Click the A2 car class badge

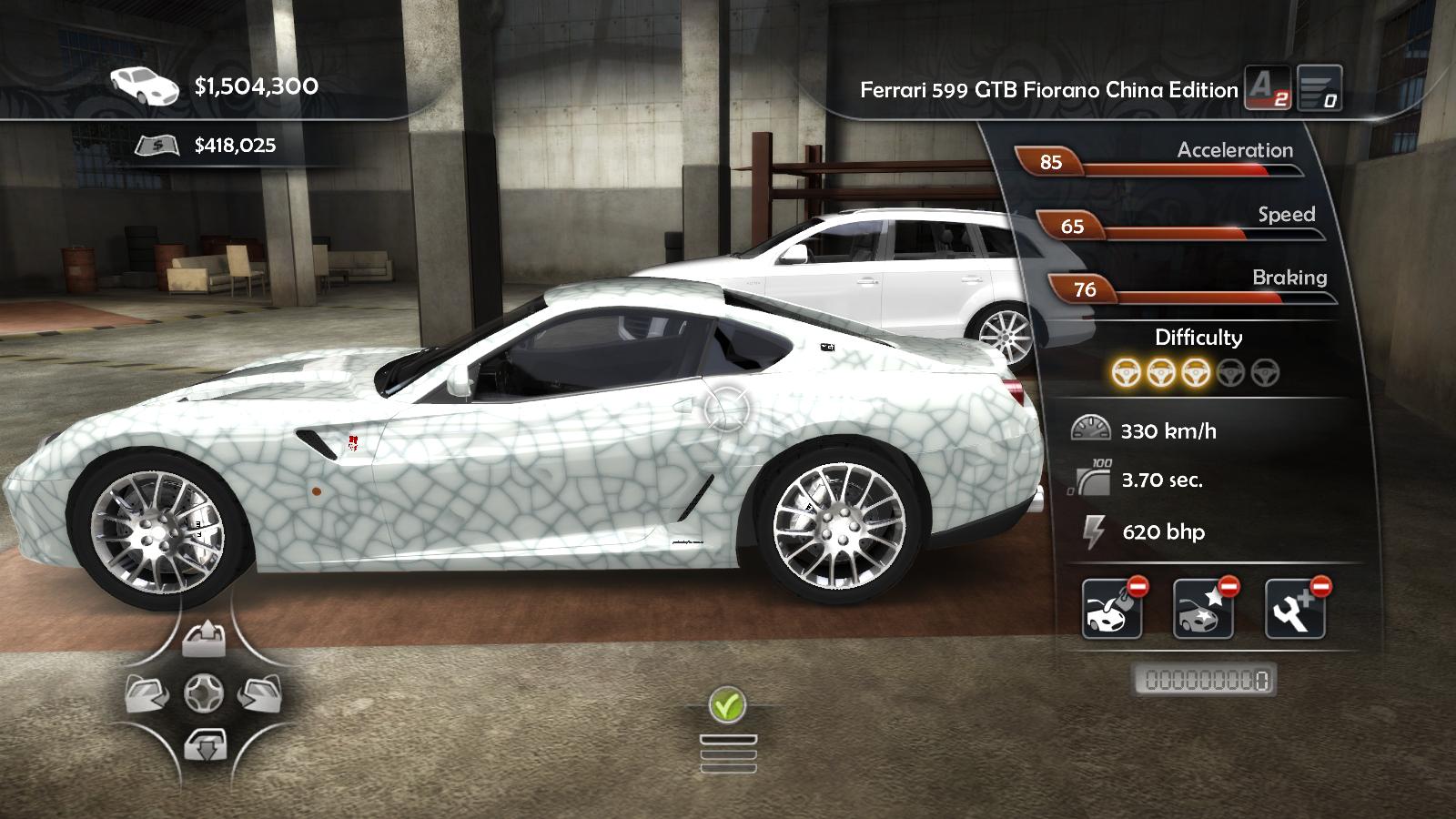[1267, 88]
